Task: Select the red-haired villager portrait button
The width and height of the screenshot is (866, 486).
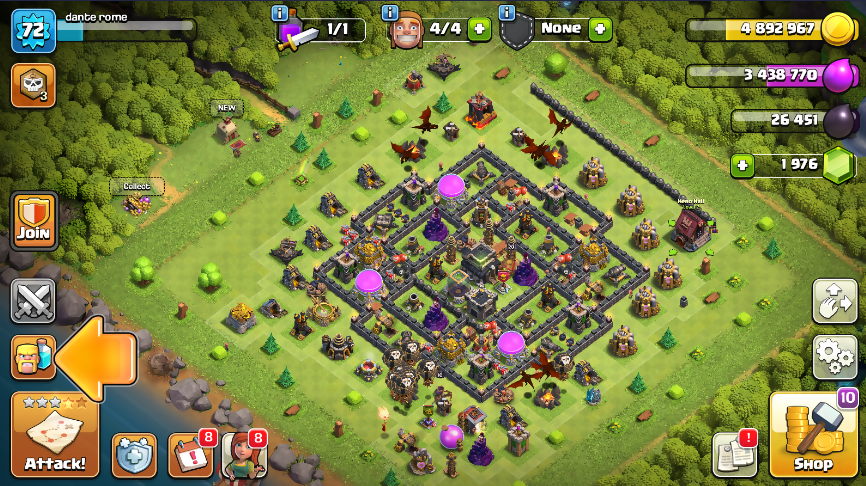Action: point(242,456)
